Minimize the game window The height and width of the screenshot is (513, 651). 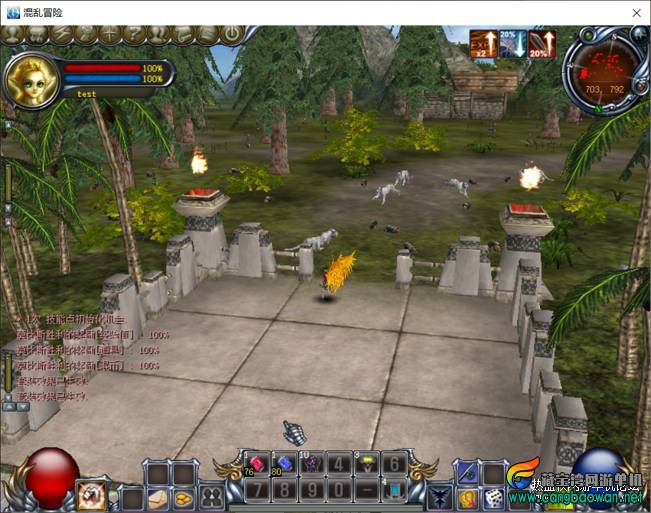545,12
